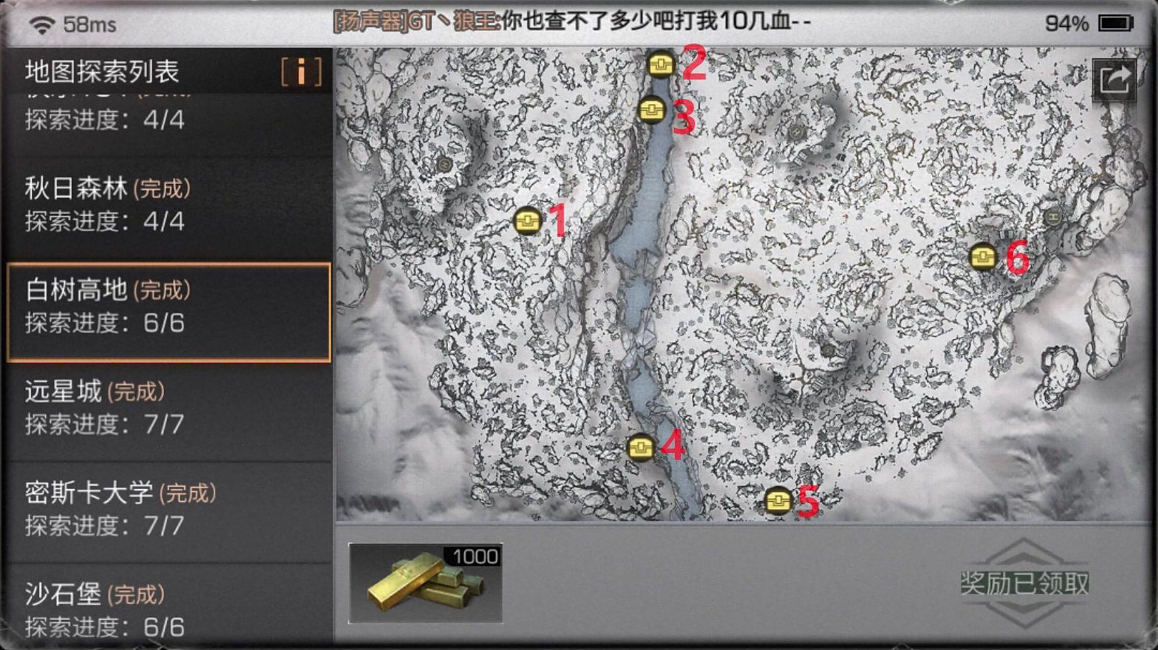Inspect the 1000 gold bars reward
Viewport: 1158px width, 650px height.
click(x=425, y=583)
